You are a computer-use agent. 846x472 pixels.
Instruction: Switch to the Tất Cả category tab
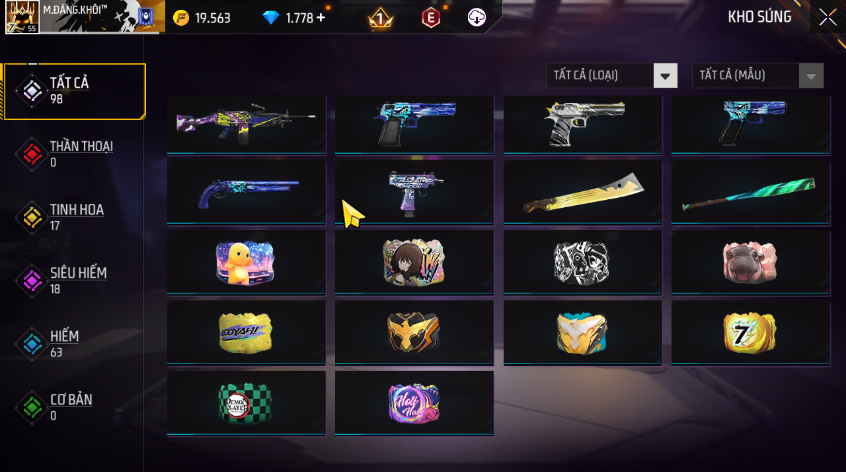click(x=74, y=91)
